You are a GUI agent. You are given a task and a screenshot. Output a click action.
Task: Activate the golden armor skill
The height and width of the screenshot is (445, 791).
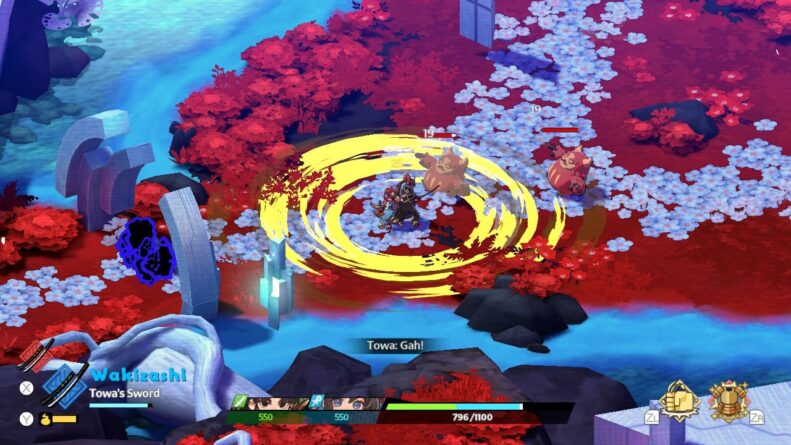[x=729, y=402]
